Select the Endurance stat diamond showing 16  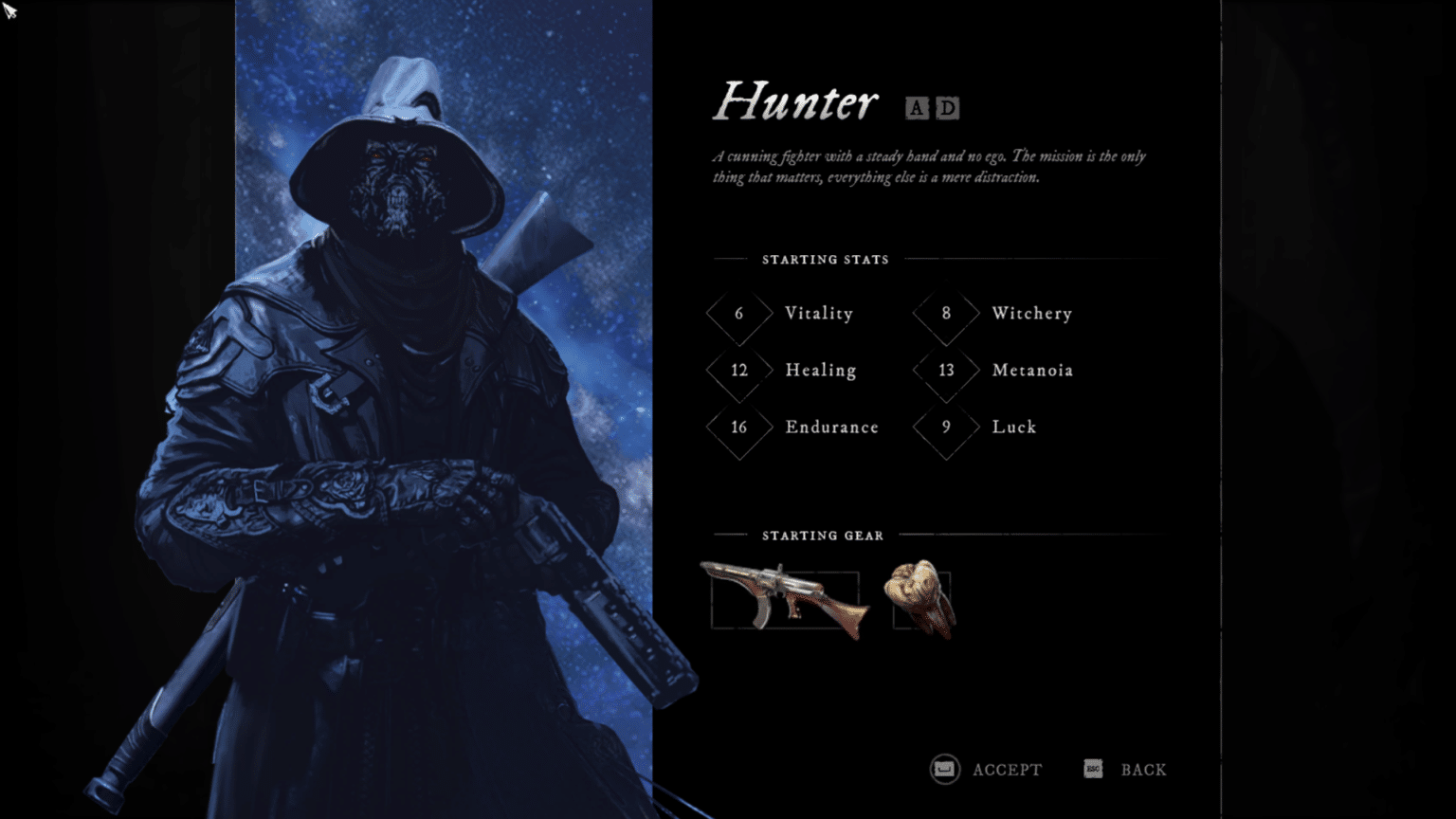(738, 428)
